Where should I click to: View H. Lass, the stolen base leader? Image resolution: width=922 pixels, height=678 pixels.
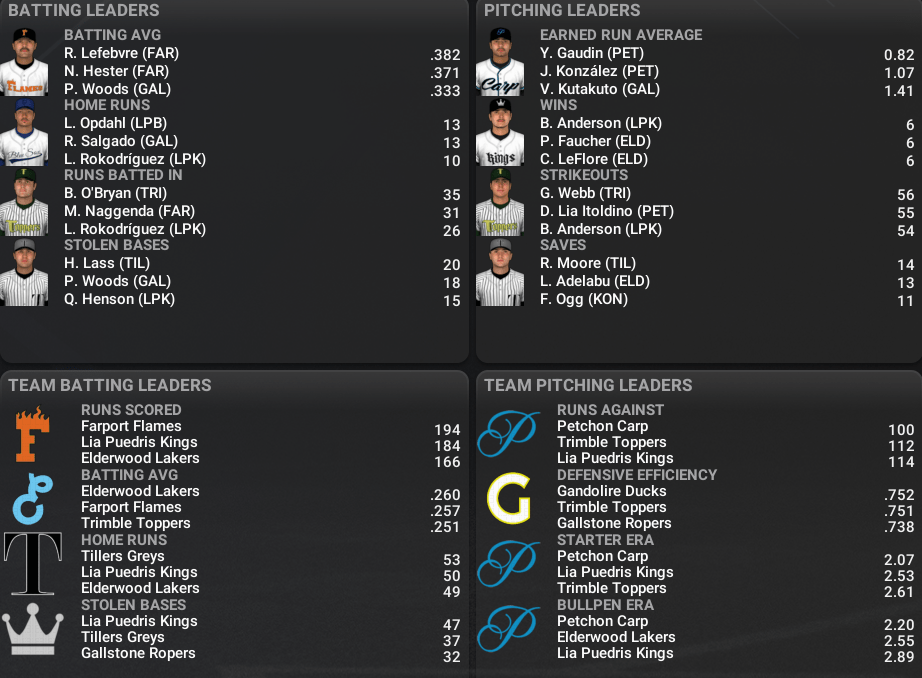click(93, 263)
